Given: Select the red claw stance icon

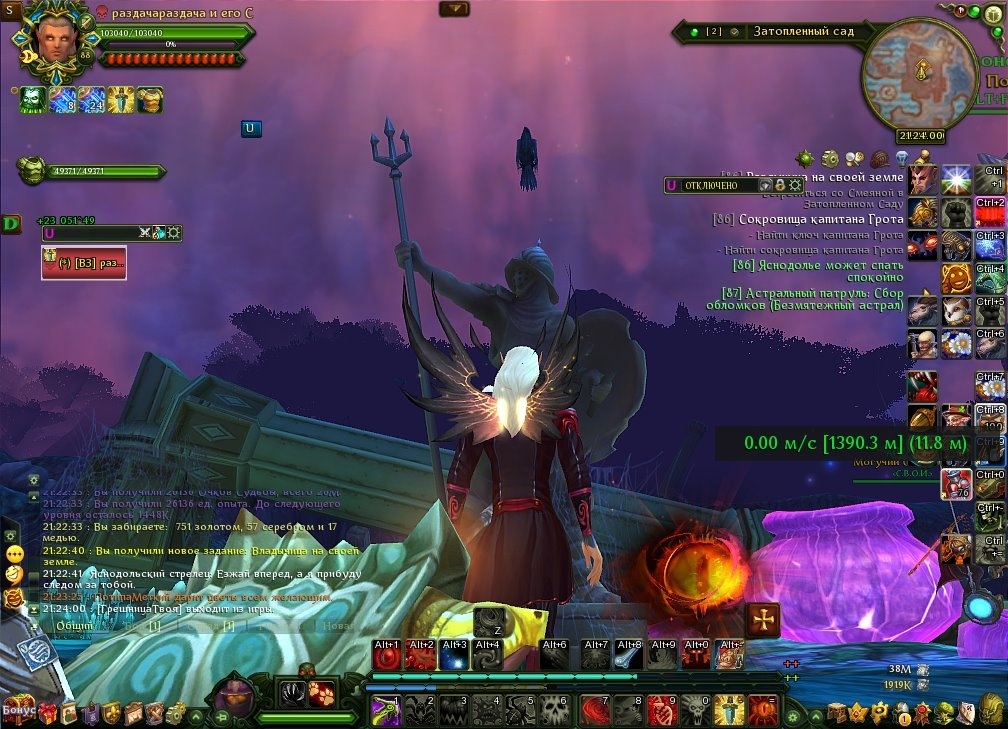Looking at the screenshot, I should tap(323, 692).
